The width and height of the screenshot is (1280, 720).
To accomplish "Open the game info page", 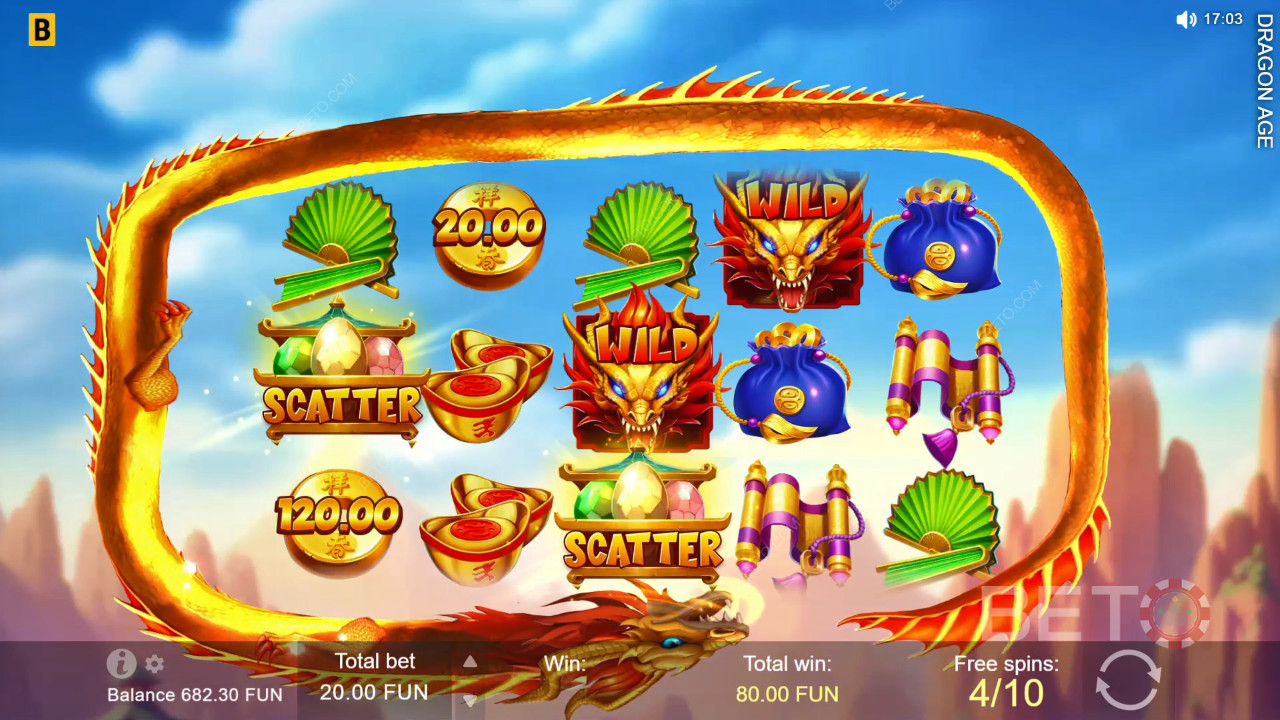I will tap(121, 663).
